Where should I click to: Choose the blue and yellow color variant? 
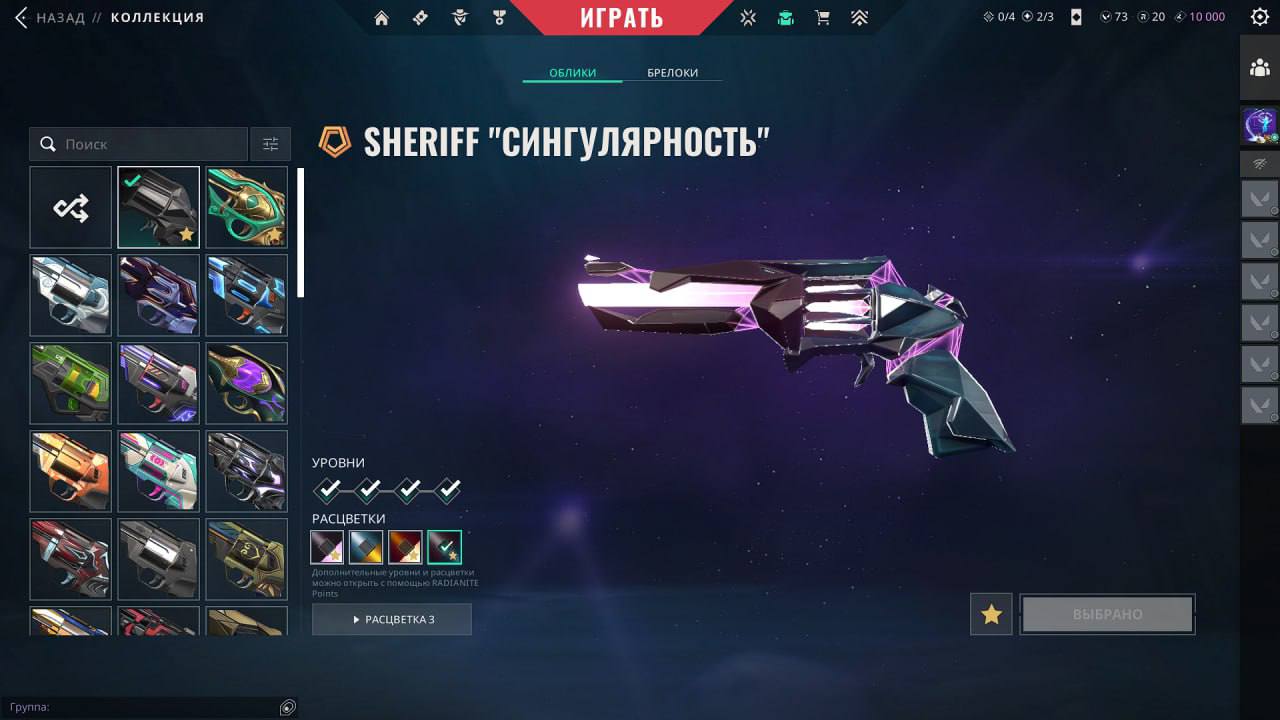coord(366,547)
